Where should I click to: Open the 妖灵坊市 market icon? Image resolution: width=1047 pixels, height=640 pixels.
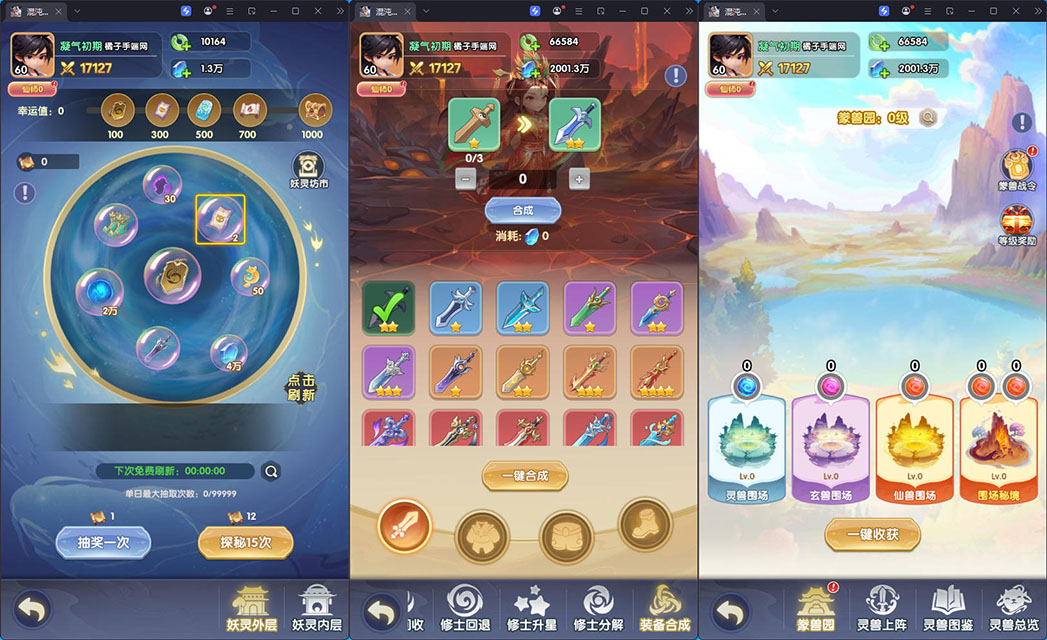309,170
